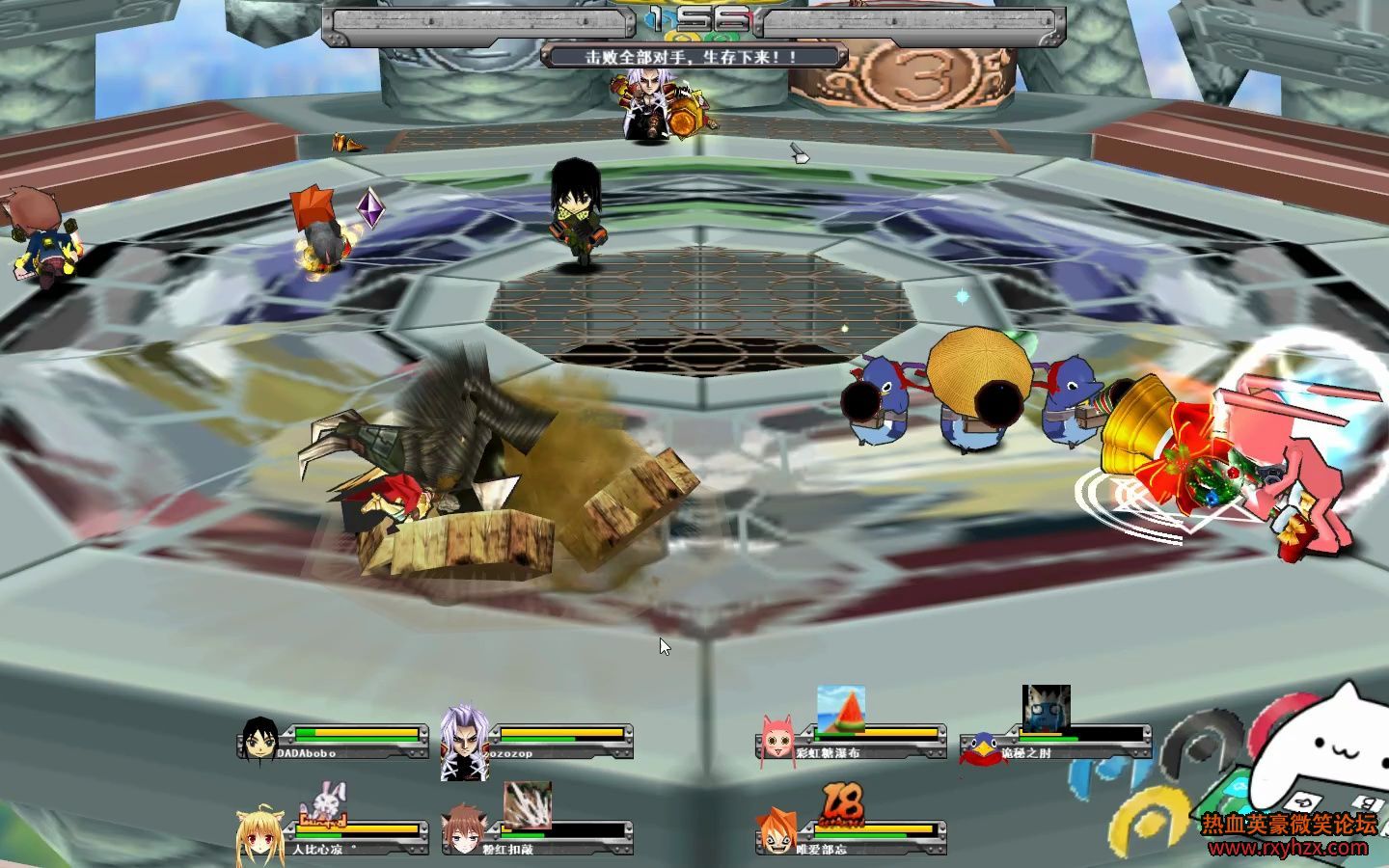Select the pink cat-face player portrait
Image resolution: width=1389 pixels, height=868 pixels.
777,739
